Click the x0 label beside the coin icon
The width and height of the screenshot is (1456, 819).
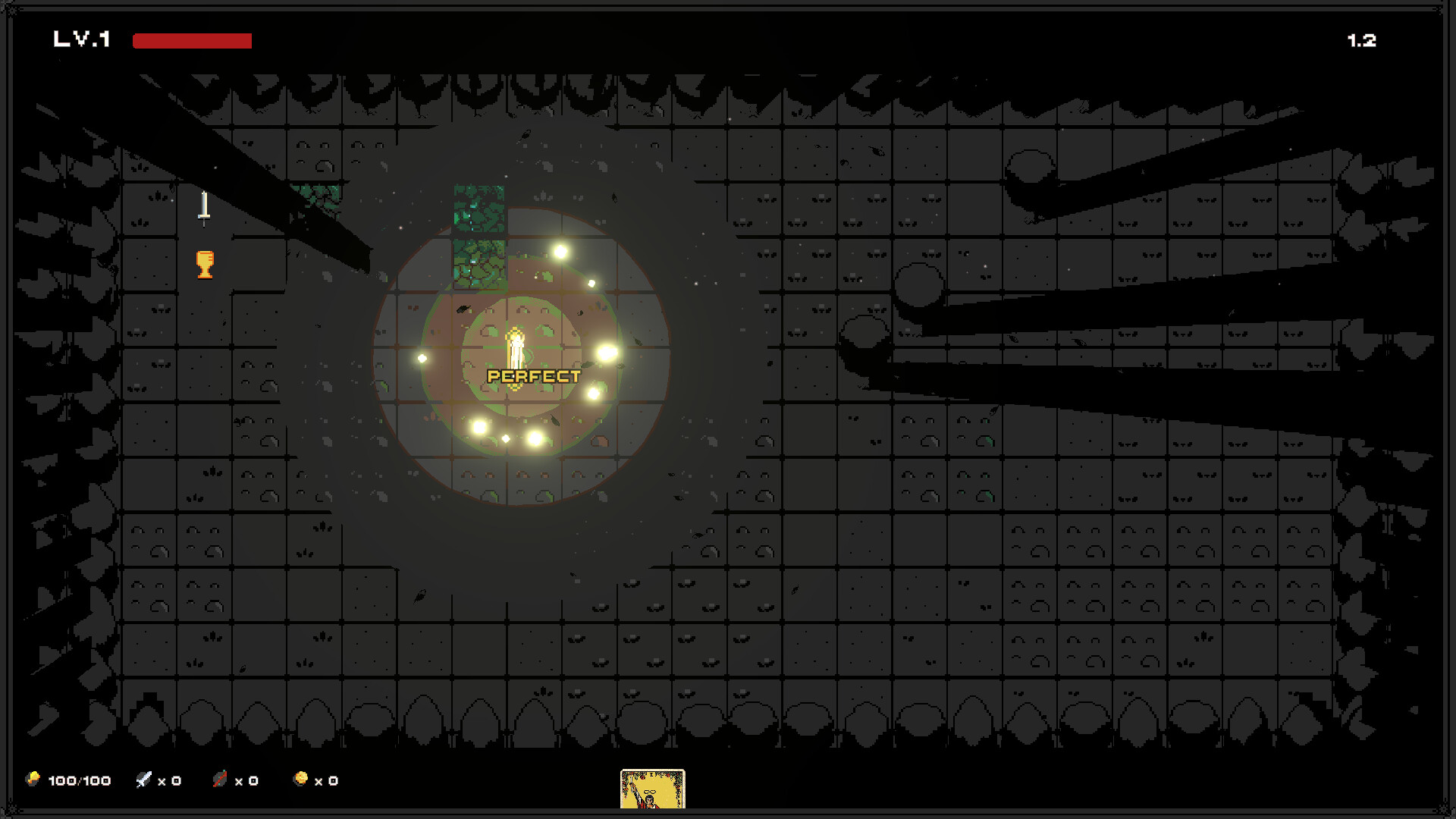point(325,780)
